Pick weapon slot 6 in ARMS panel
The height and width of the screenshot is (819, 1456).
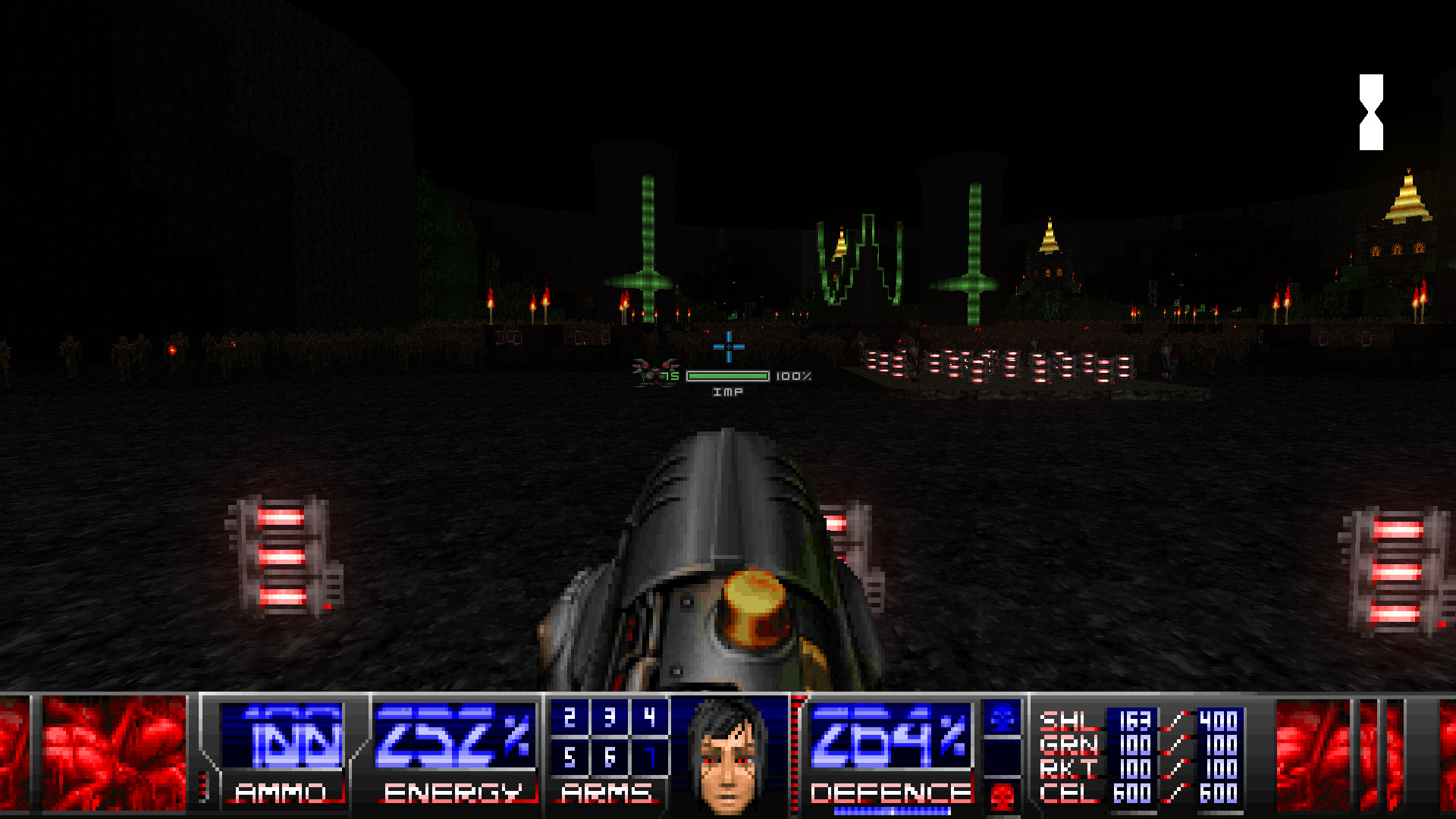click(x=610, y=757)
